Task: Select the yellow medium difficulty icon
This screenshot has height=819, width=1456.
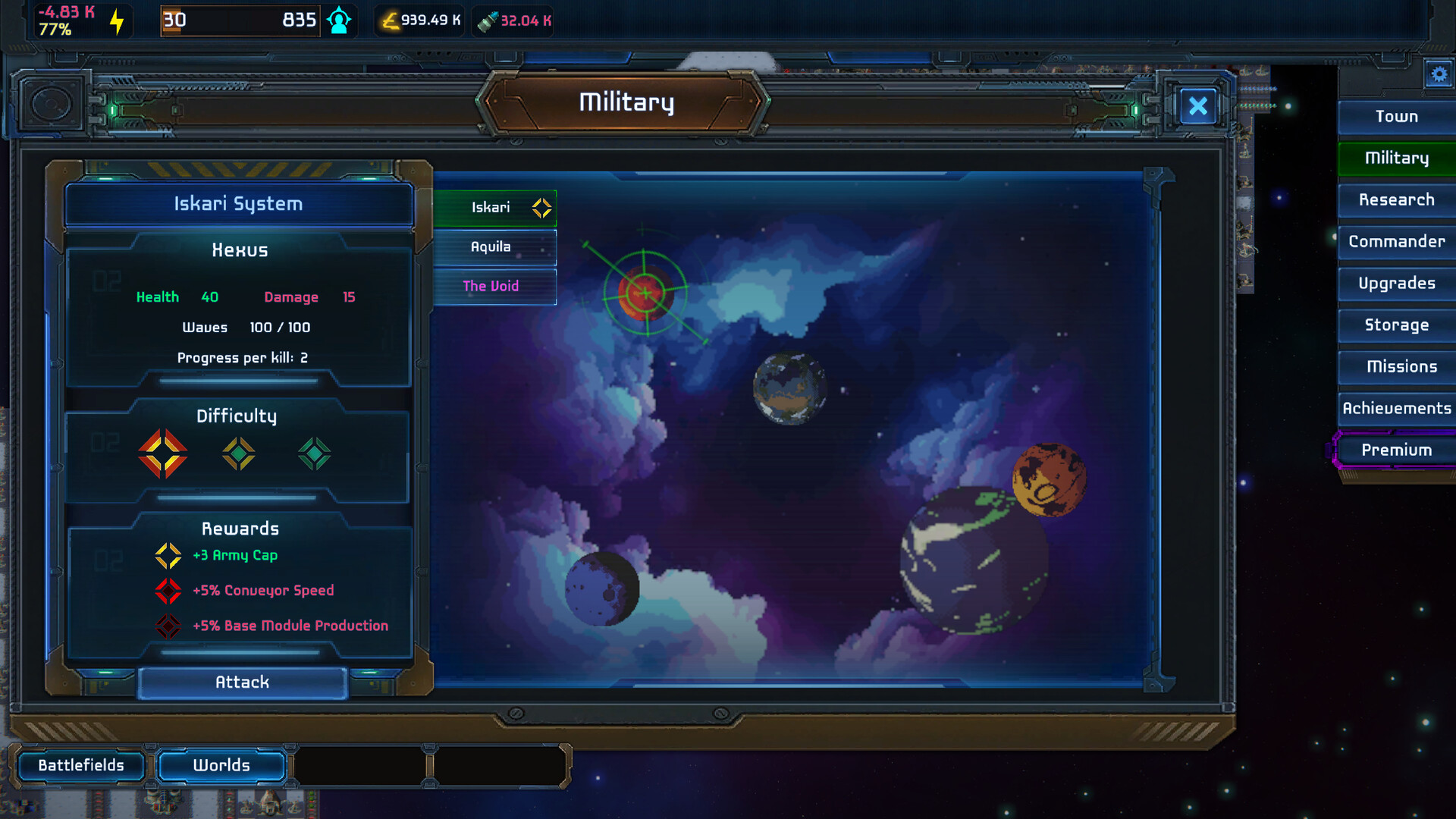Action: 239,454
